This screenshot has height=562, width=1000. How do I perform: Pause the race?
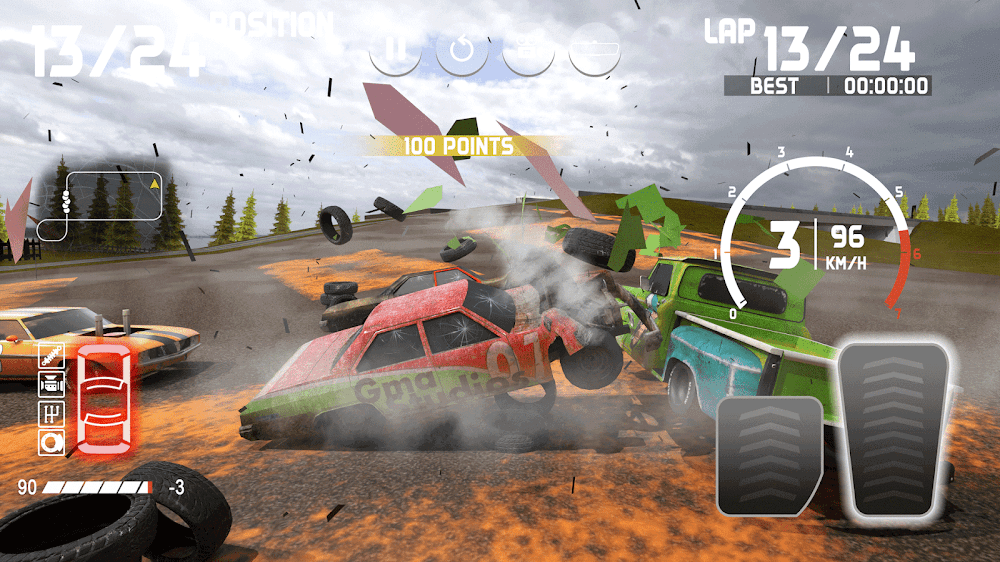click(394, 50)
